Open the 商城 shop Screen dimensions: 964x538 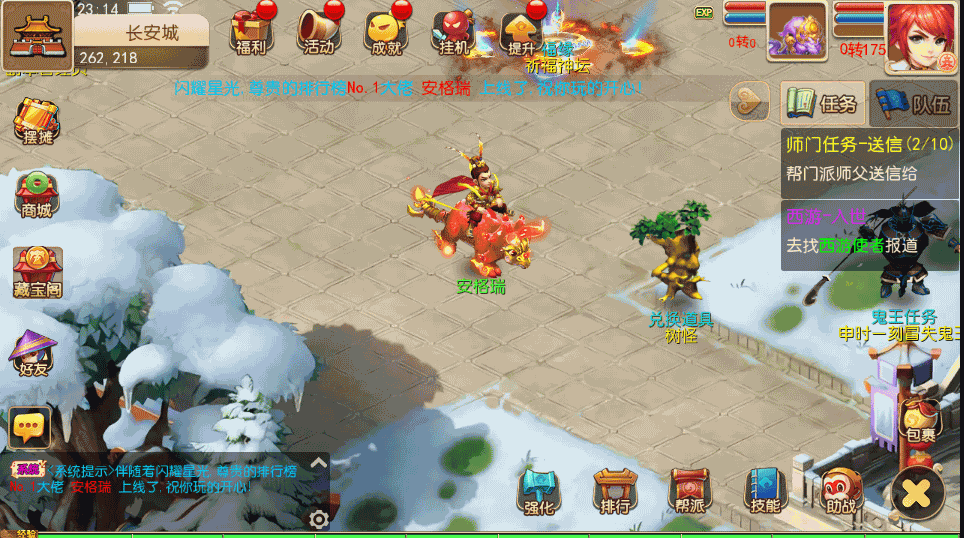(35, 194)
